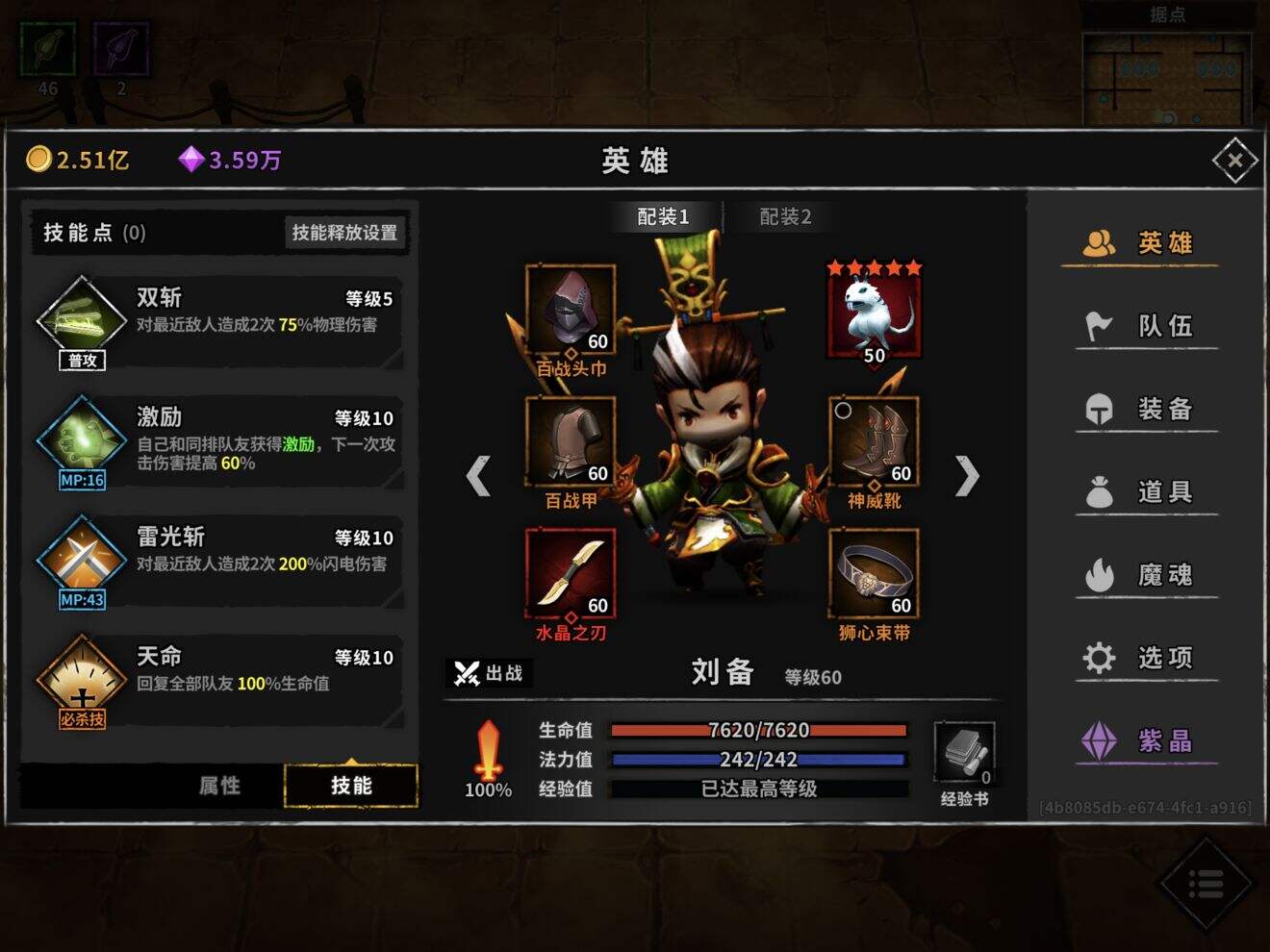Image resolution: width=1270 pixels, height=952 pixels.
Task: Open the 紫晶 (Purple Crystal) sidebar panel
Action: 1145,740
